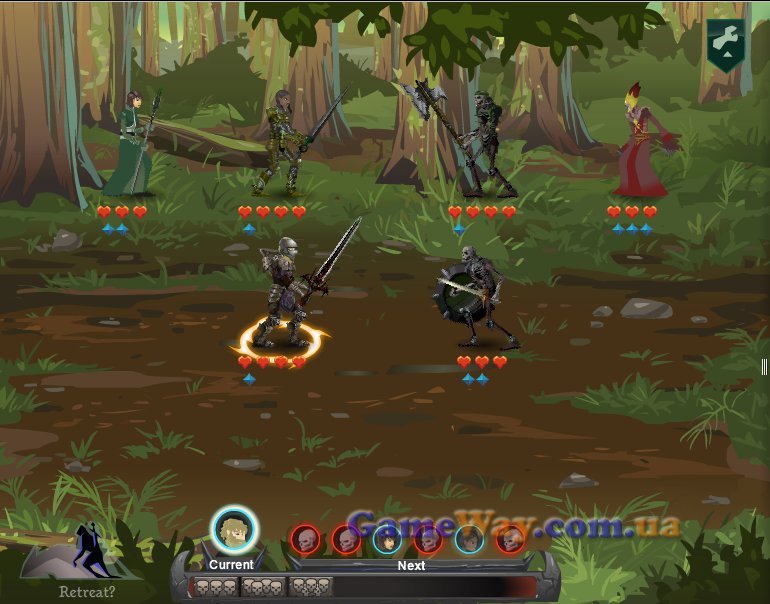Select the highlighted knight with glowing ring
The width and height of the screenshot is (770, 604).
coord(283,296)
